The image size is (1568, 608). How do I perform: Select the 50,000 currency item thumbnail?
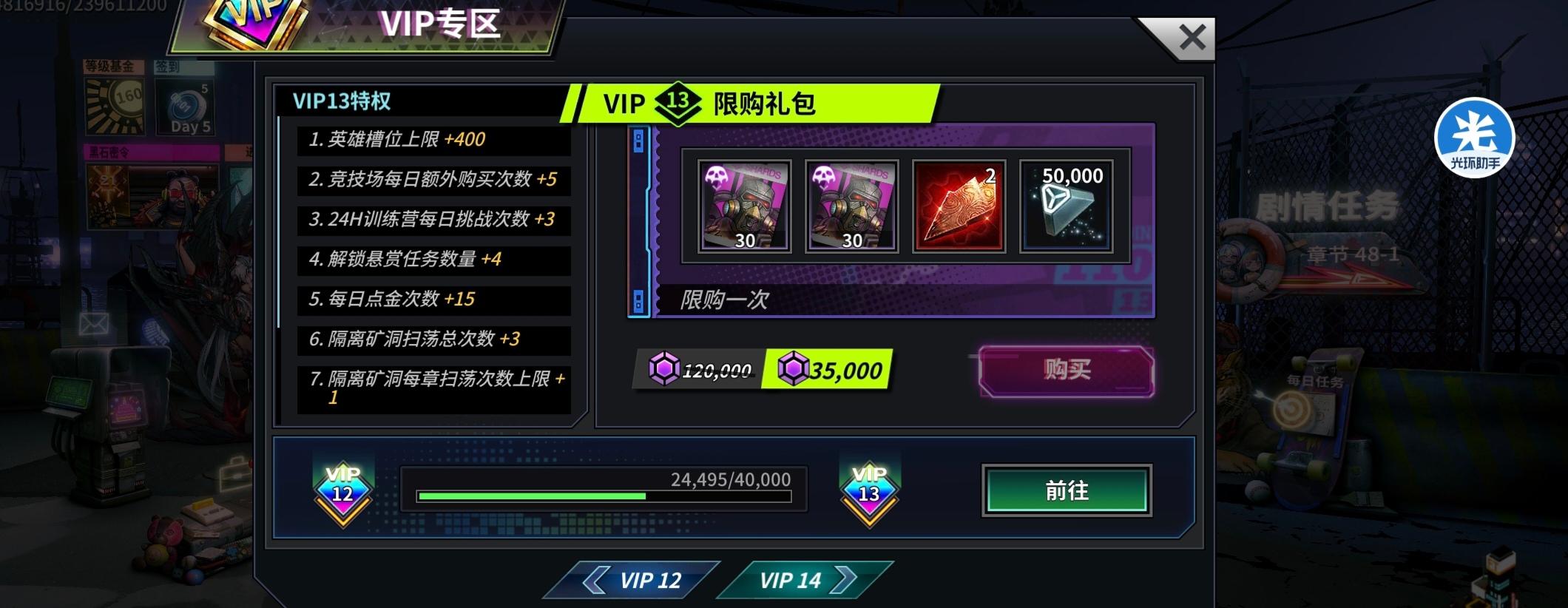tap(1067, 205)
